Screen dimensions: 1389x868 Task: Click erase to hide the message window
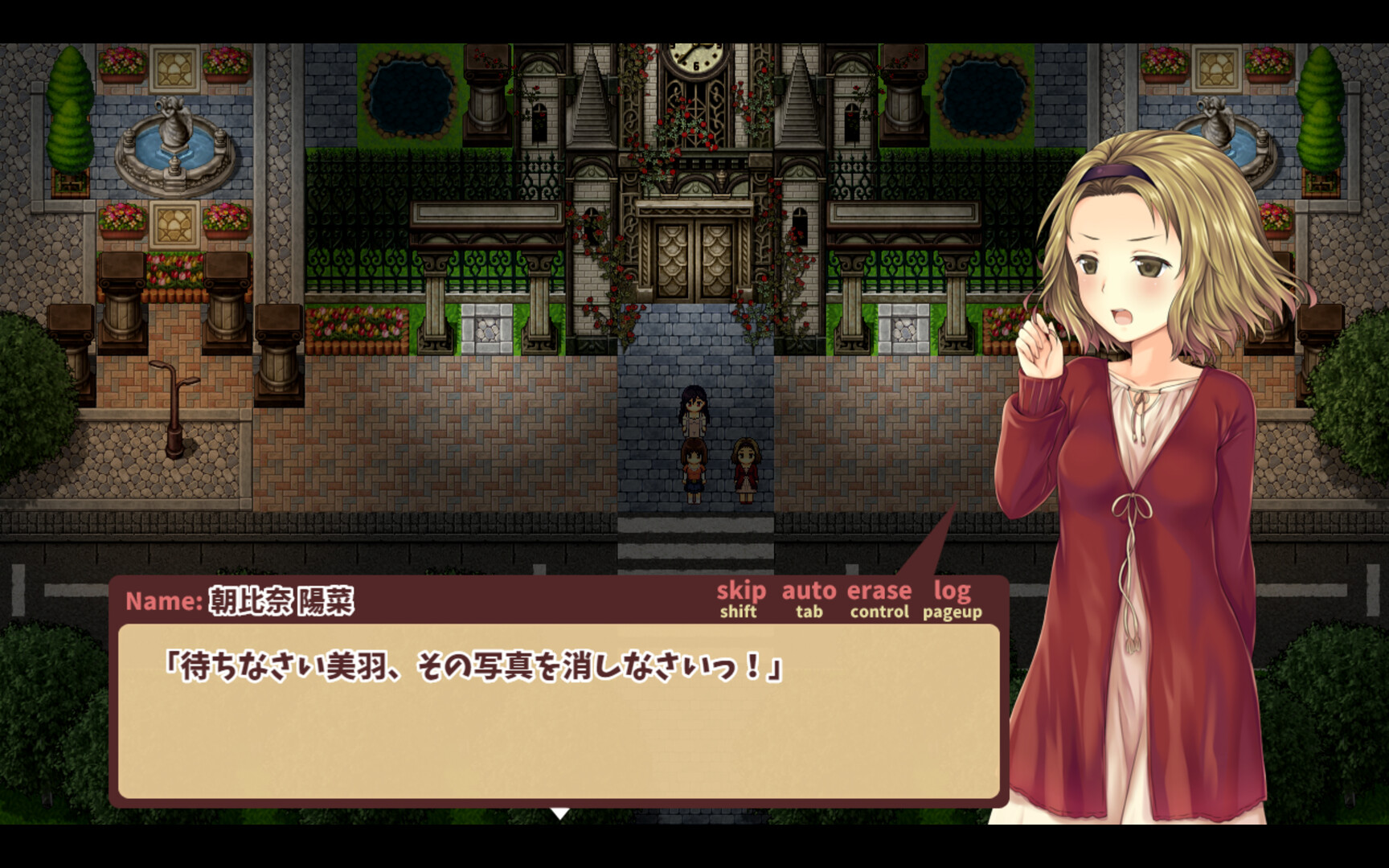(x=879, y=591)
